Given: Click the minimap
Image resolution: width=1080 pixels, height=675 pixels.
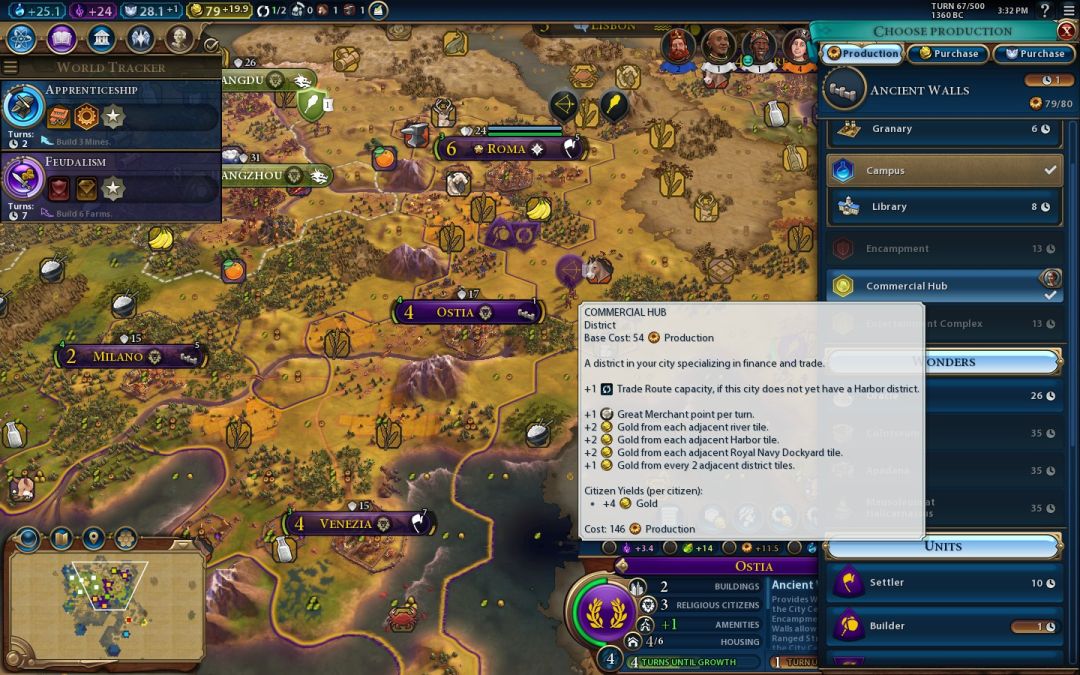Looking at the screenshot, I should [x=105, y=605].
